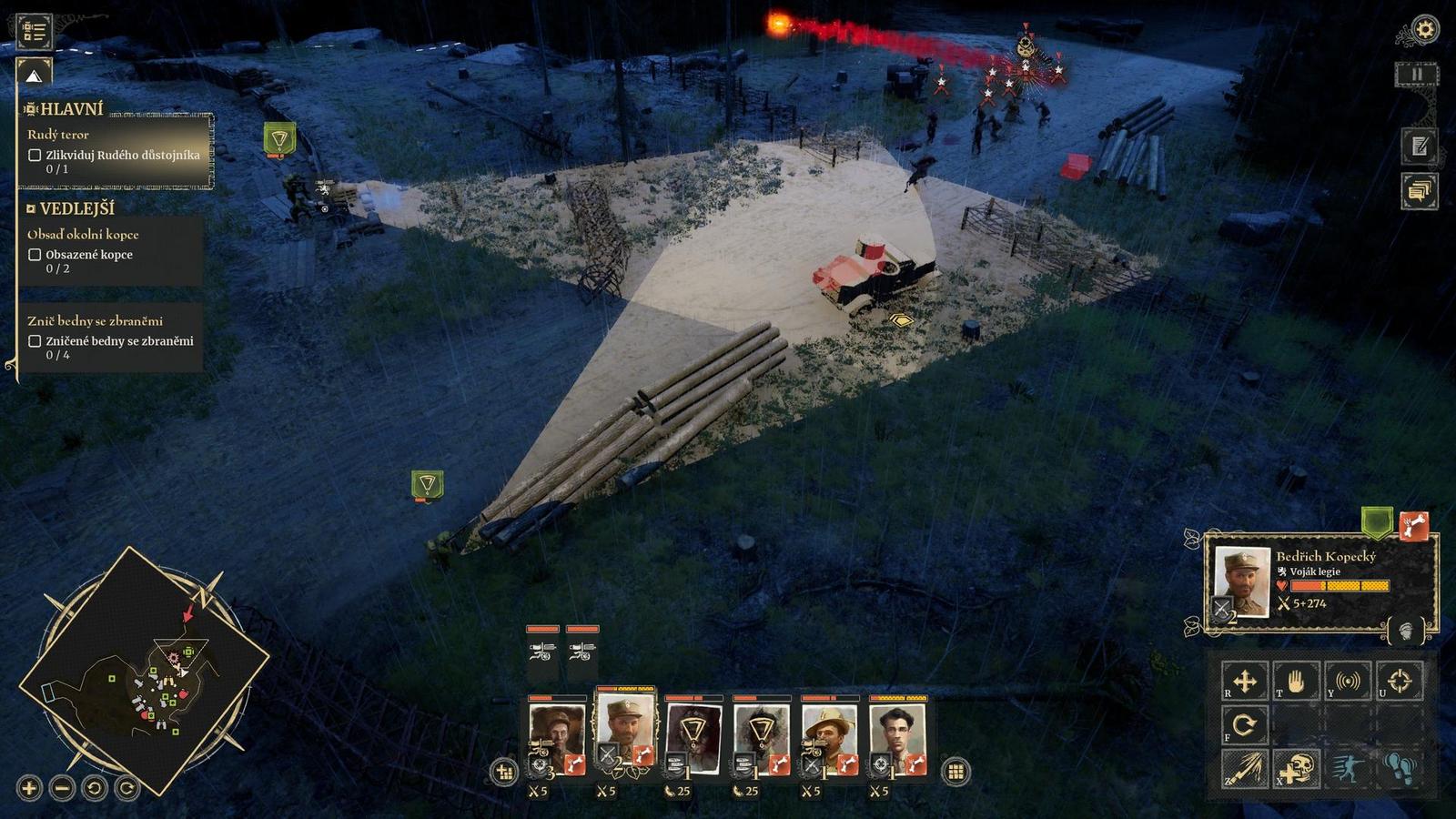Open the grid button beside squad portraits

click(955, 772)
